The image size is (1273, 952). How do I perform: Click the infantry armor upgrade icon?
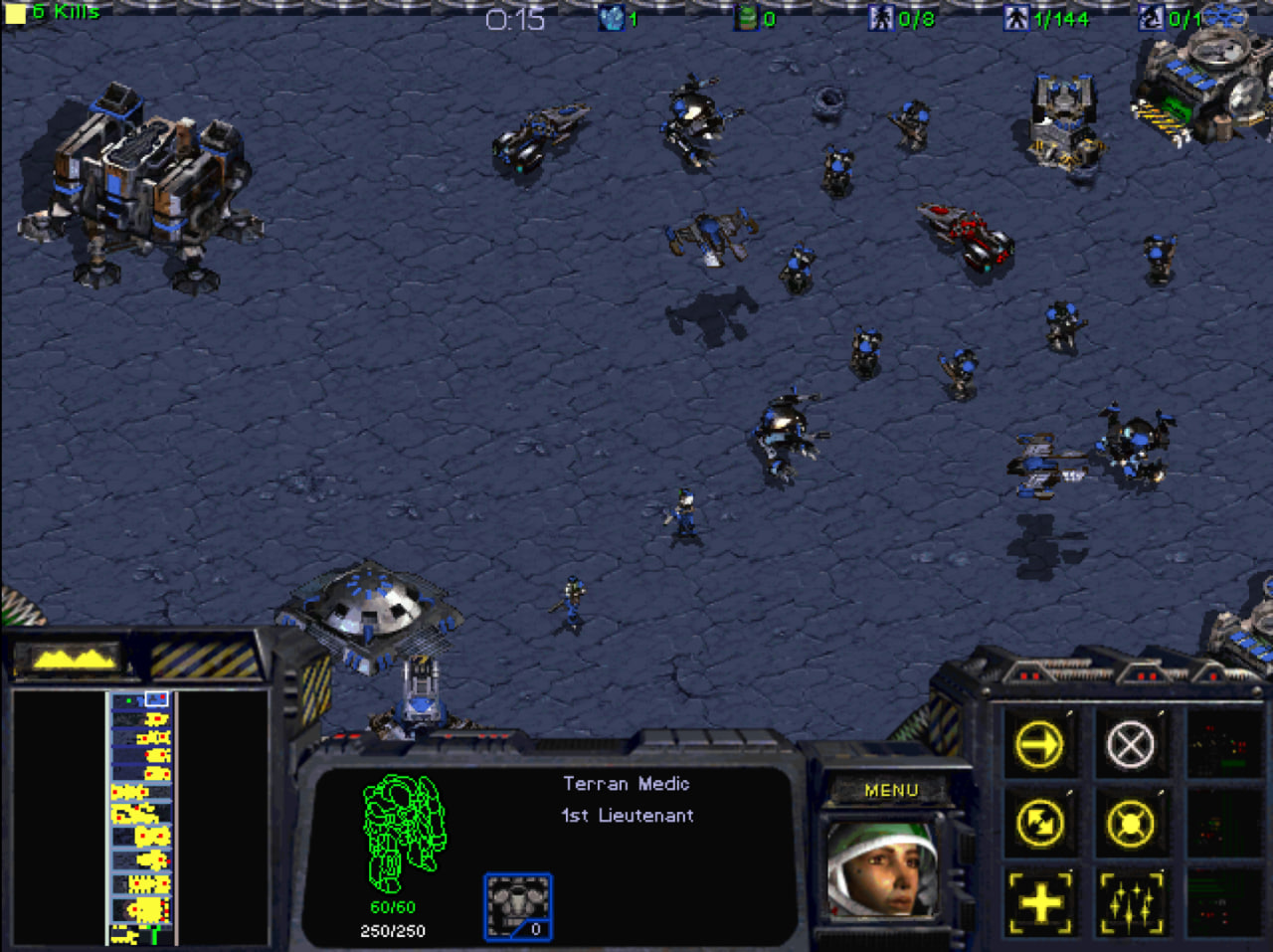(517, 906)
